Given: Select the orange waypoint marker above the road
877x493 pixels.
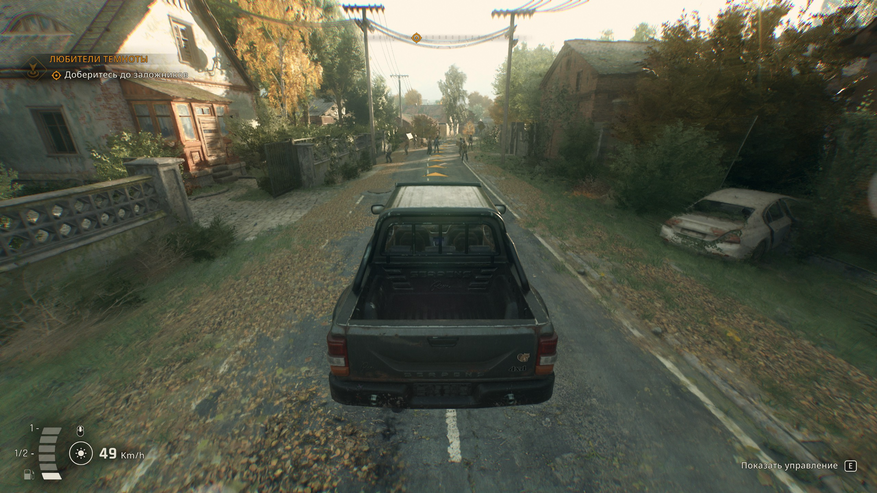Looking at the screenshot, I should click(x=416, y=38).
